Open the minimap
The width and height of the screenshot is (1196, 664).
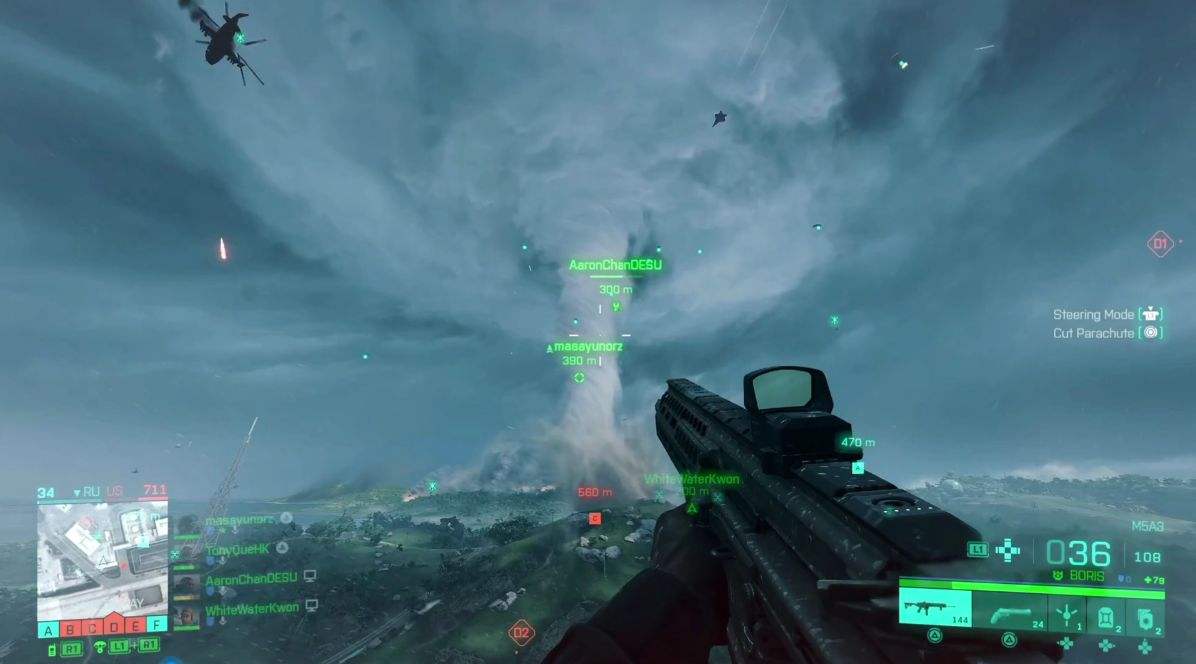tap(102, 559)
